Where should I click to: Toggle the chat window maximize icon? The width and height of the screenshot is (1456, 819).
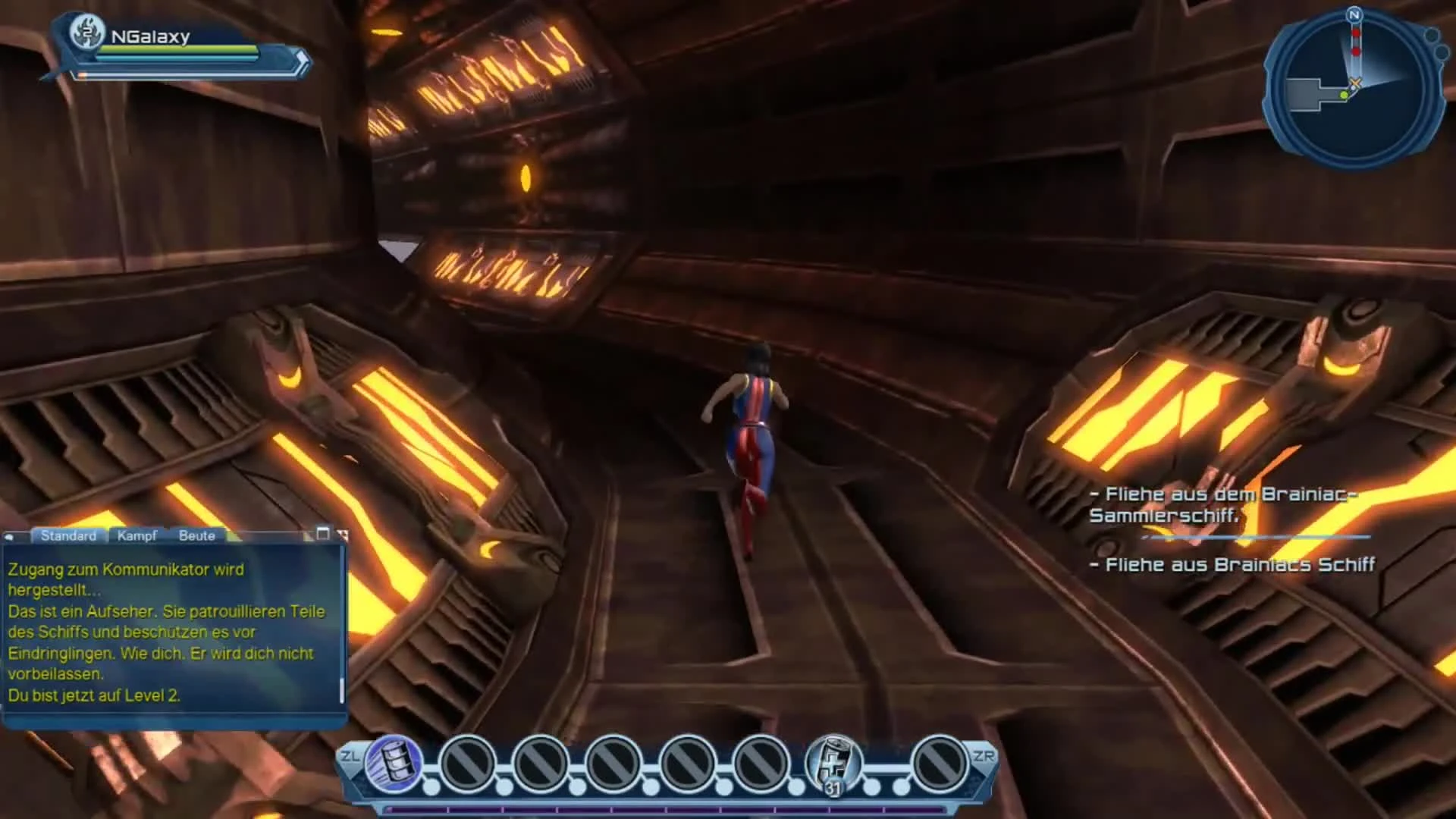point(325,533)
